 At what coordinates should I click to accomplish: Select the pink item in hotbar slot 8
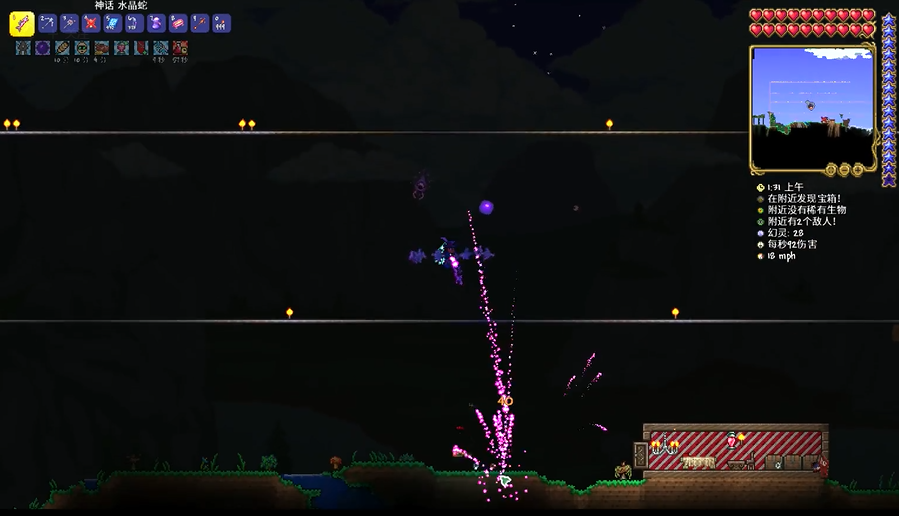[x=178, y=24]
